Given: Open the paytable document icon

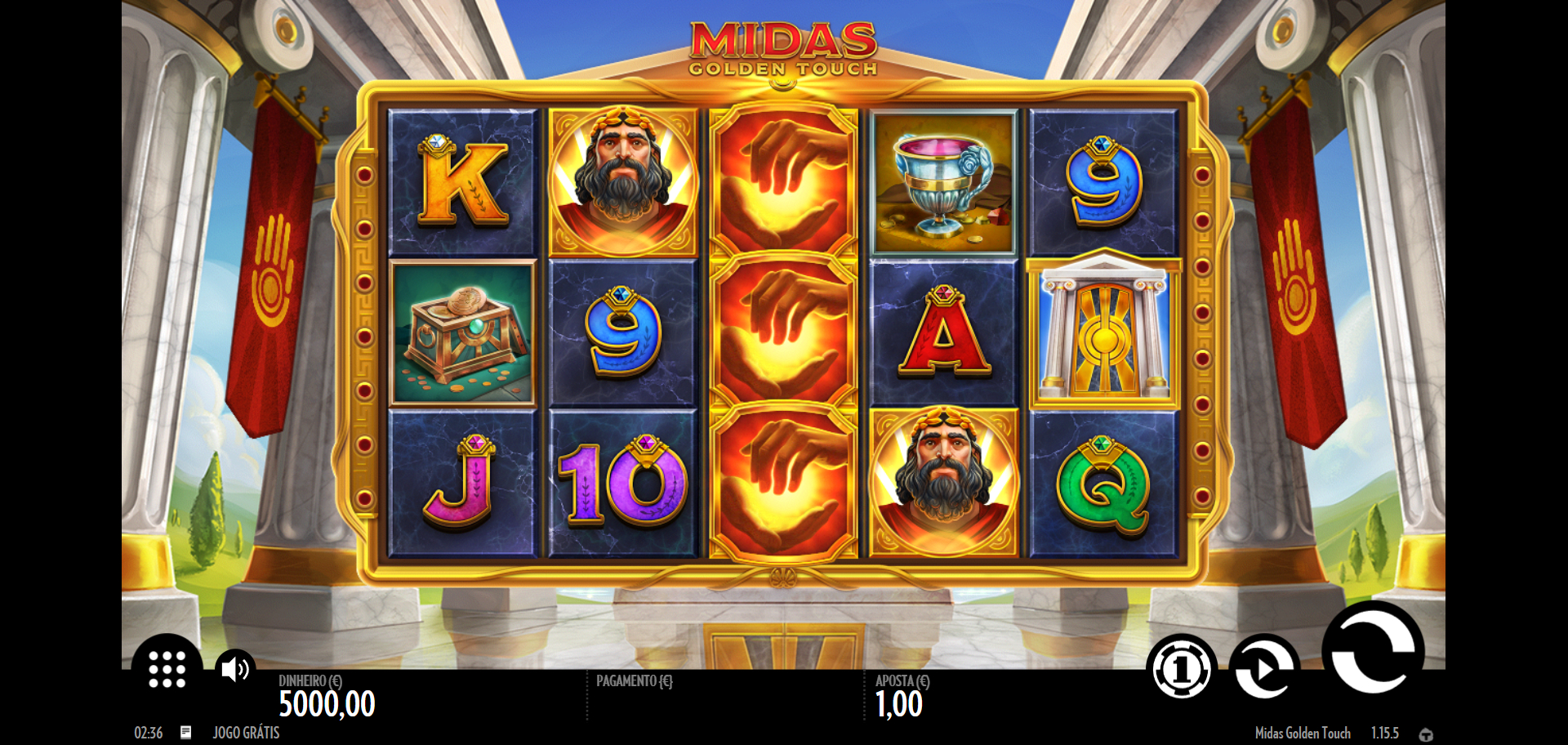Looking at the screenshot, I should [186, 732].
